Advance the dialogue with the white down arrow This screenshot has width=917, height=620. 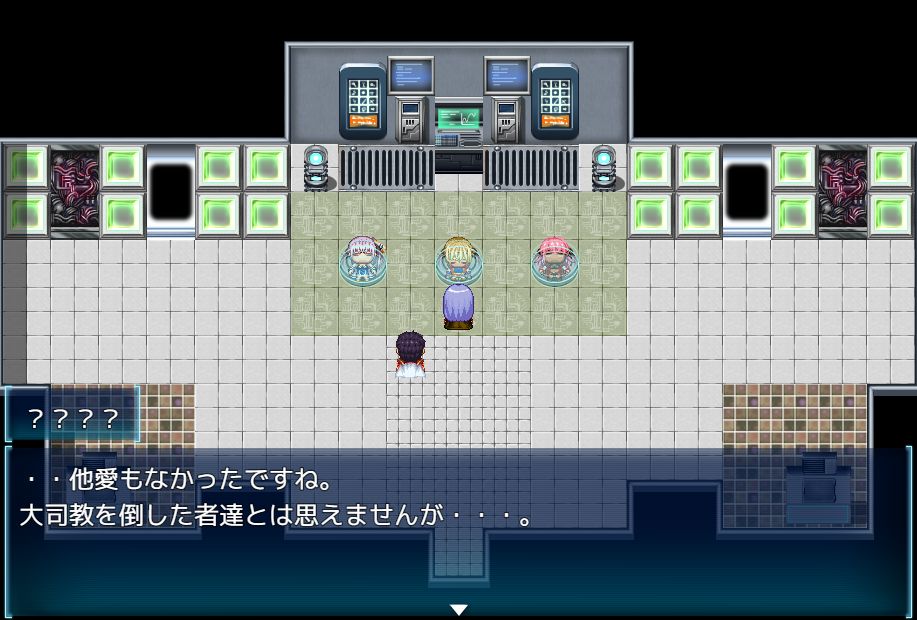tap(459, 609)
